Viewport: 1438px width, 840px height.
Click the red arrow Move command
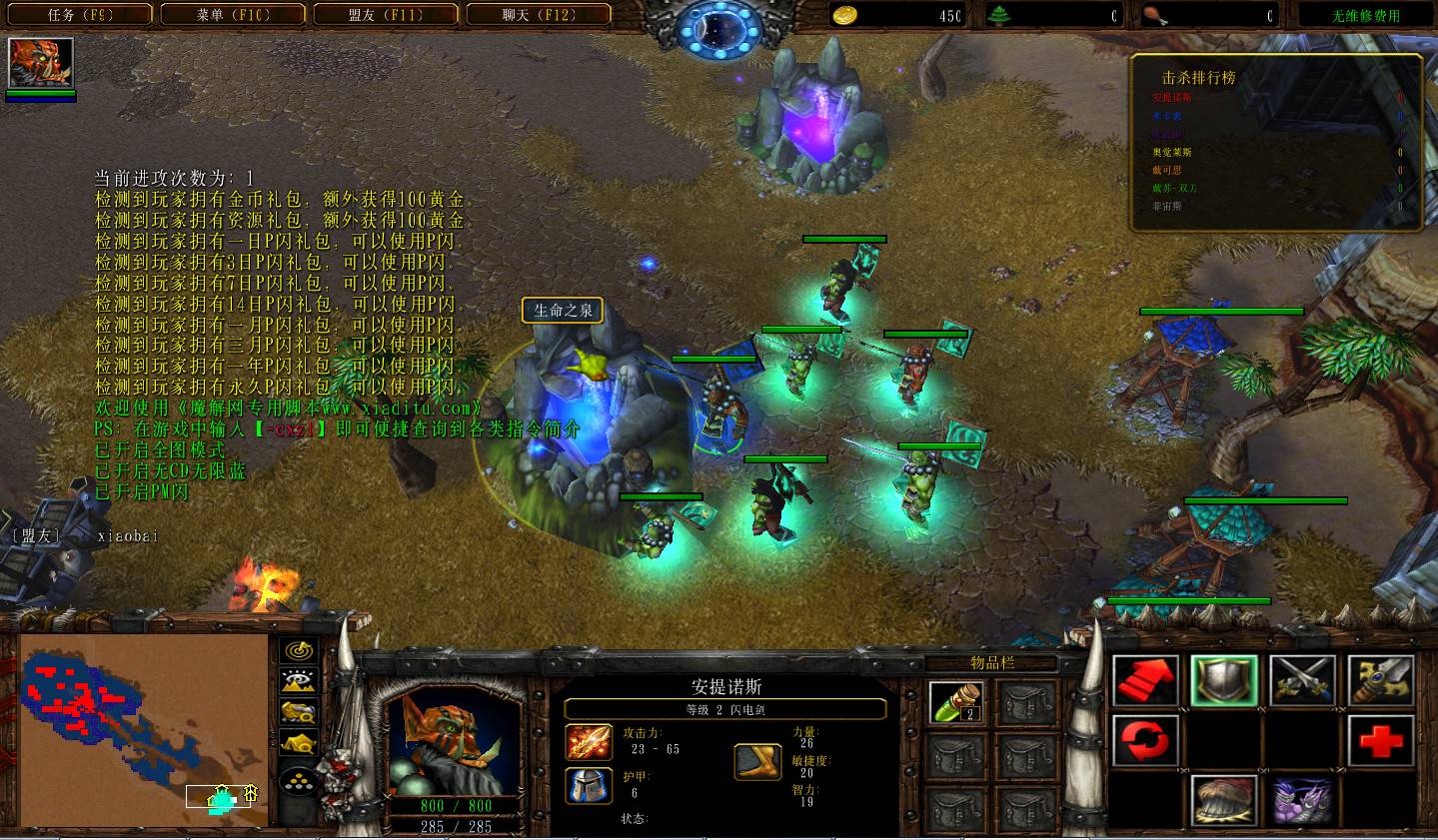pyautogui.click(x=1145, y=680)
